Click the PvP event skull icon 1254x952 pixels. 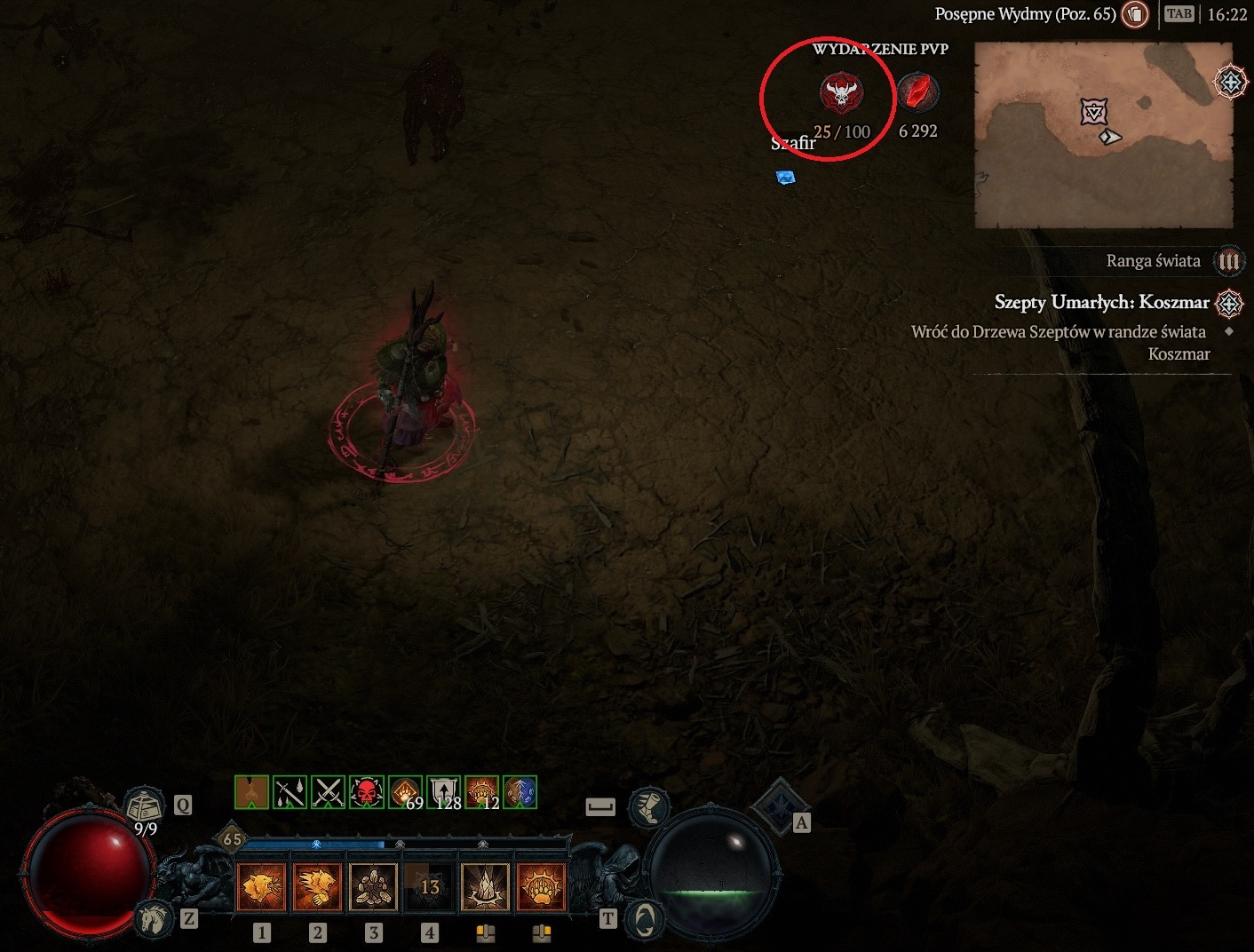click(841, 92)
